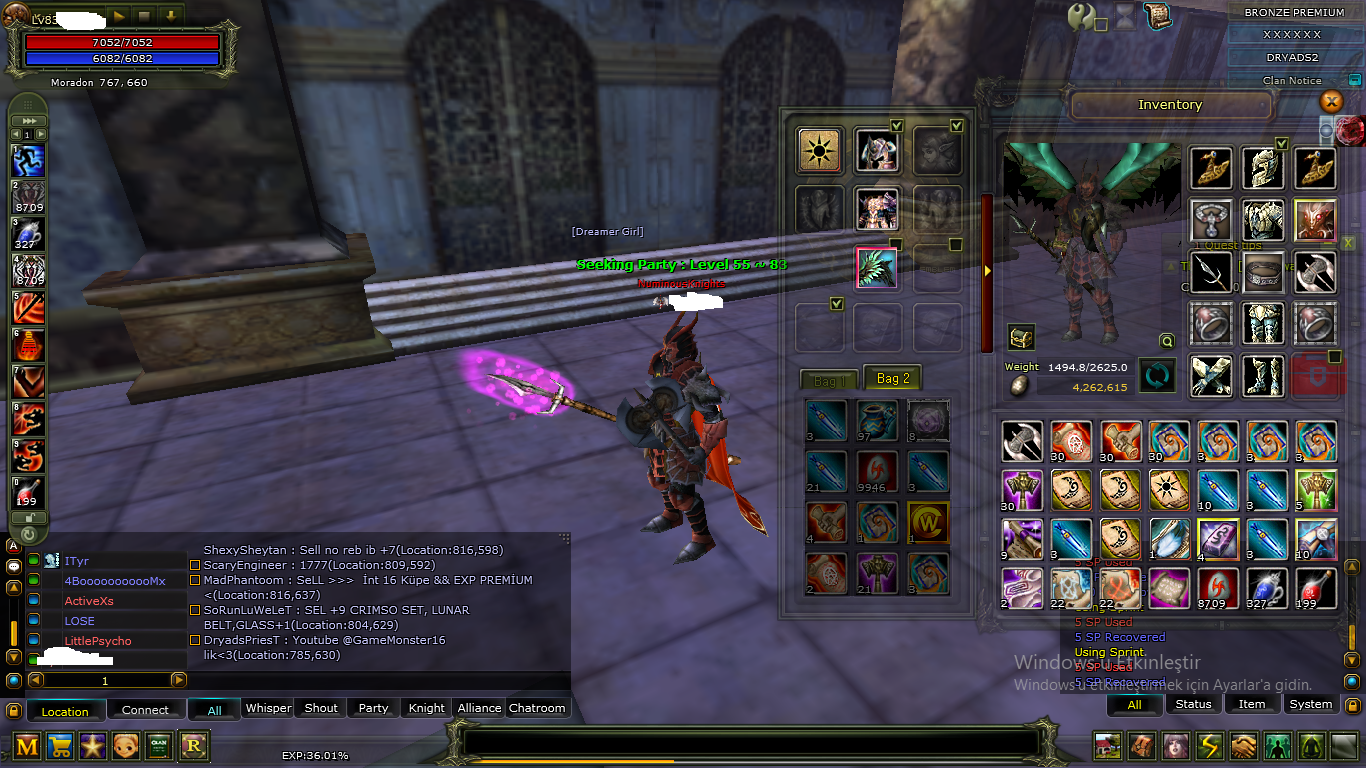Show the Chatroom tab
Viewport: 1366px width, 768px height.
point(537,708)
